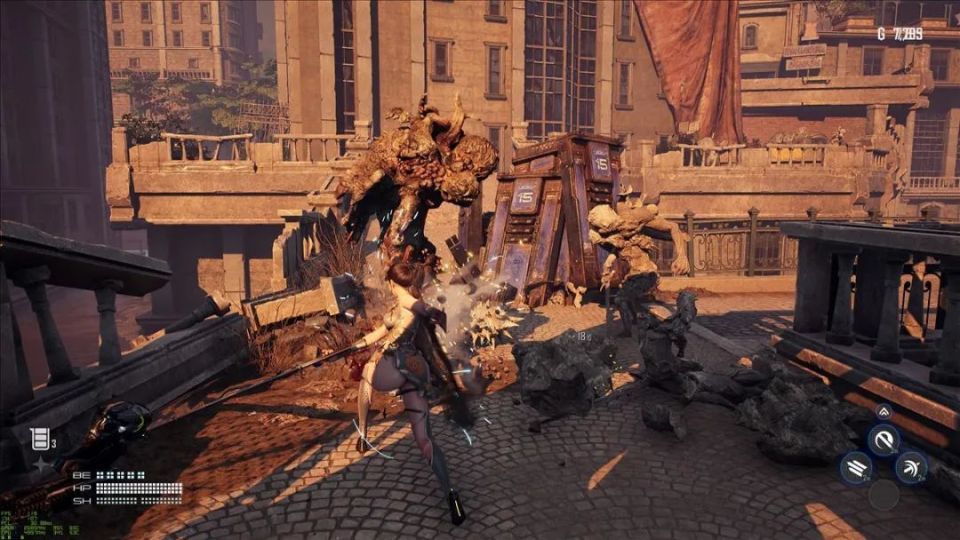Select the four-point star item slot
The height and width of the screenshot is (540, 960).
[40, 465]
